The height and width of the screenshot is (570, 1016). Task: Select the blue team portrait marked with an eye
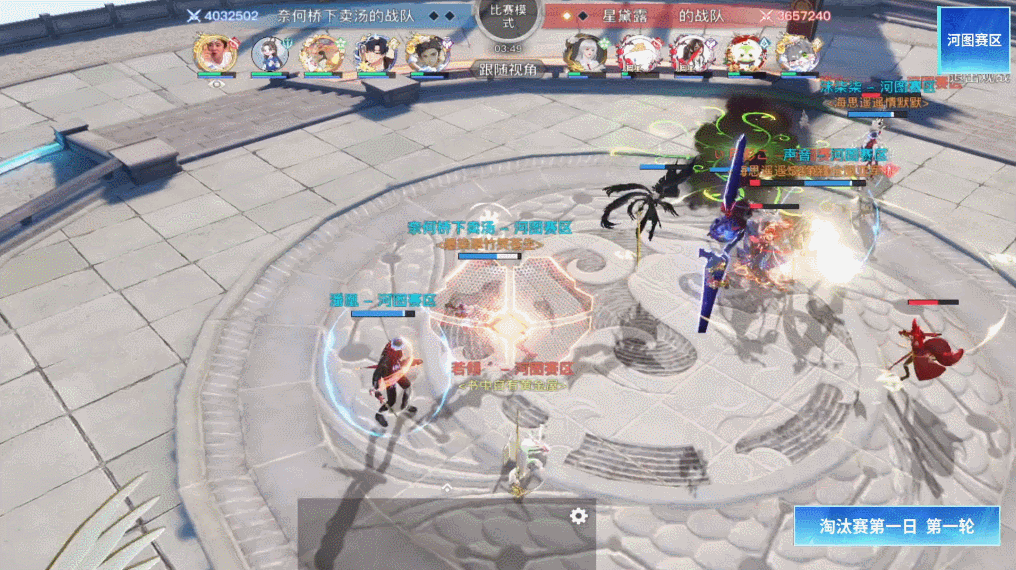click(x=216, y=53)
